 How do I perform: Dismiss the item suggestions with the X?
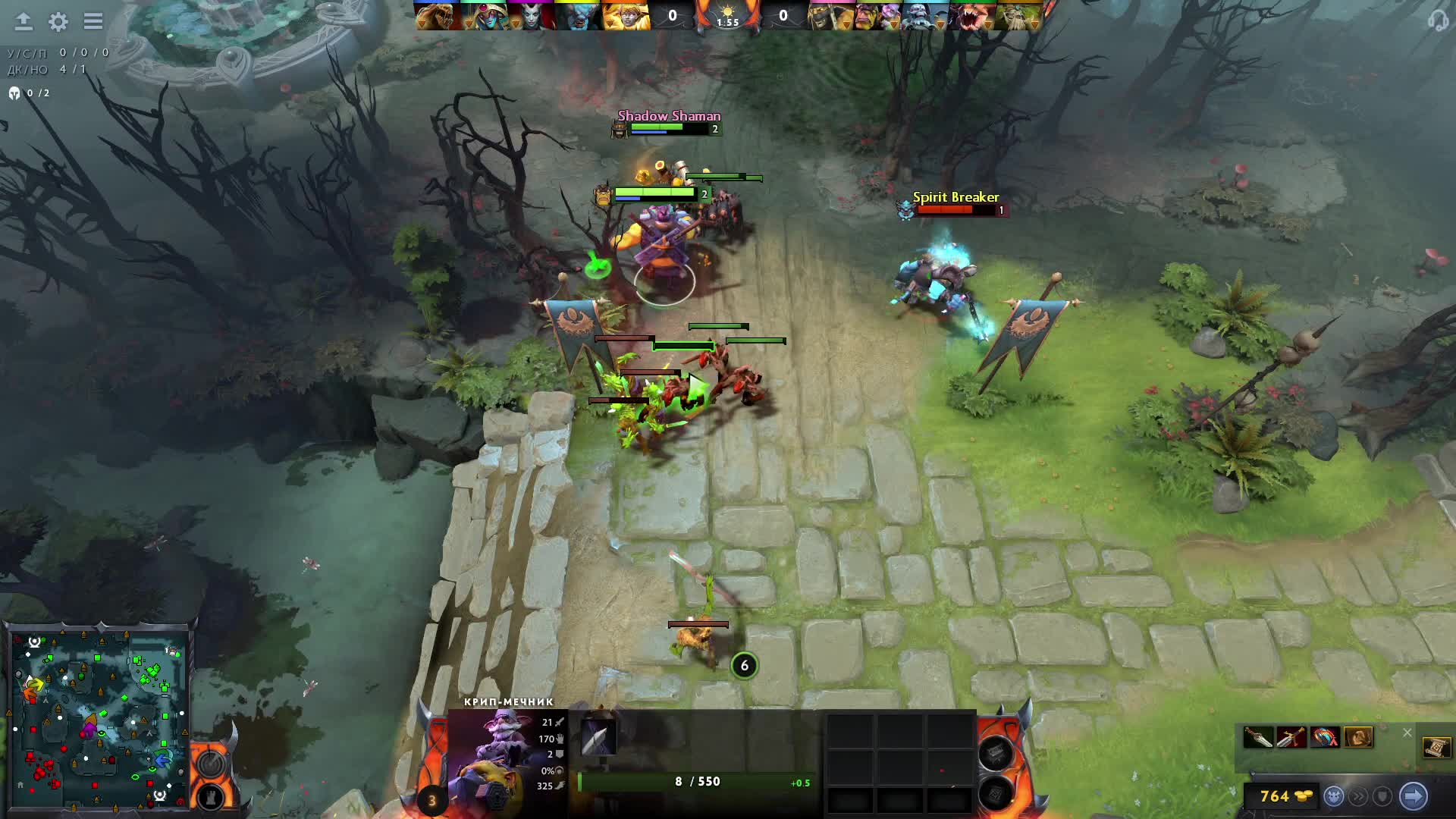point(1407,733)
